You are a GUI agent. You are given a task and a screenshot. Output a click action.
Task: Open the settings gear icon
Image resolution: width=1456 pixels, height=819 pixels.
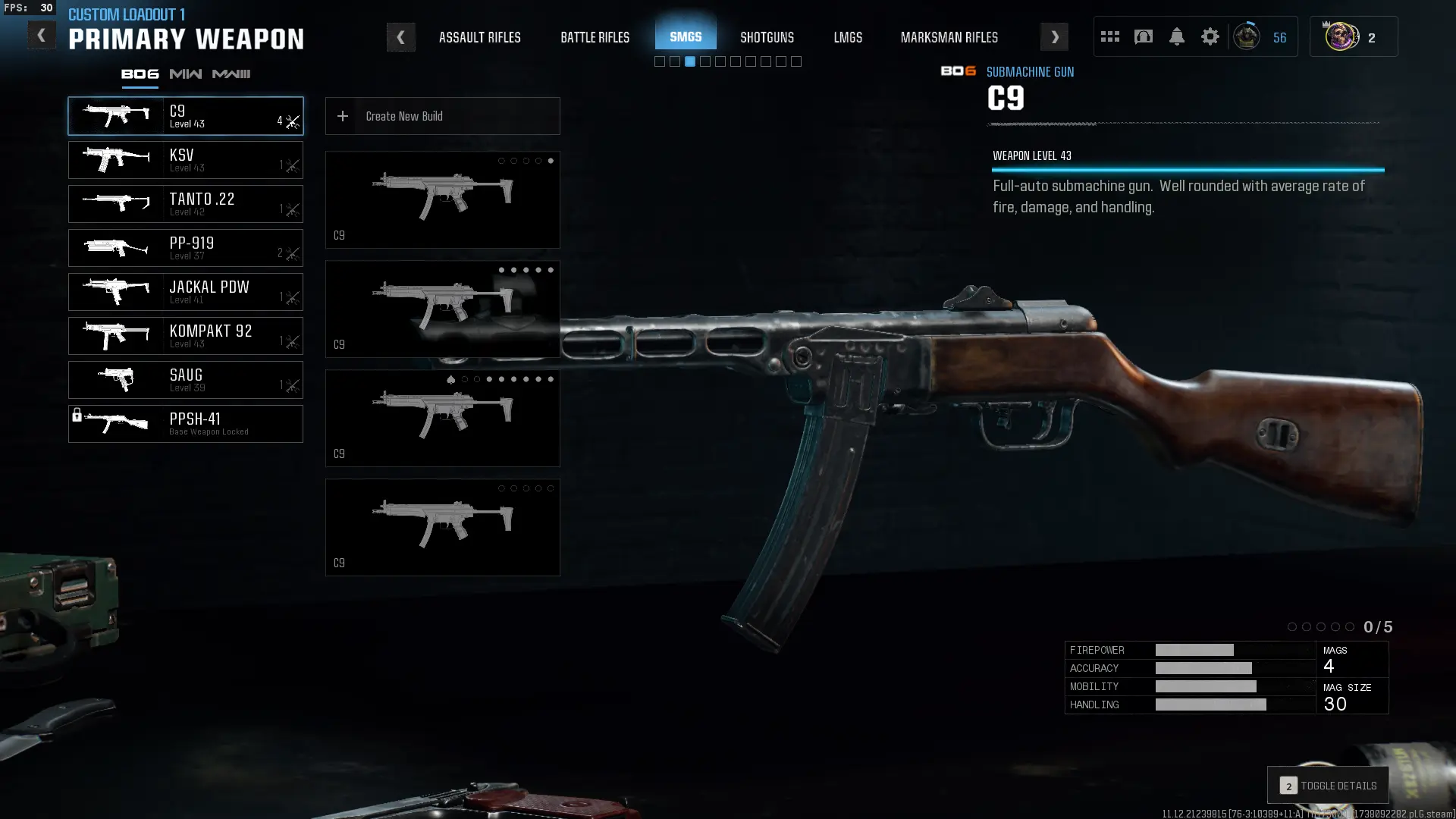[x=1210, y=37]
